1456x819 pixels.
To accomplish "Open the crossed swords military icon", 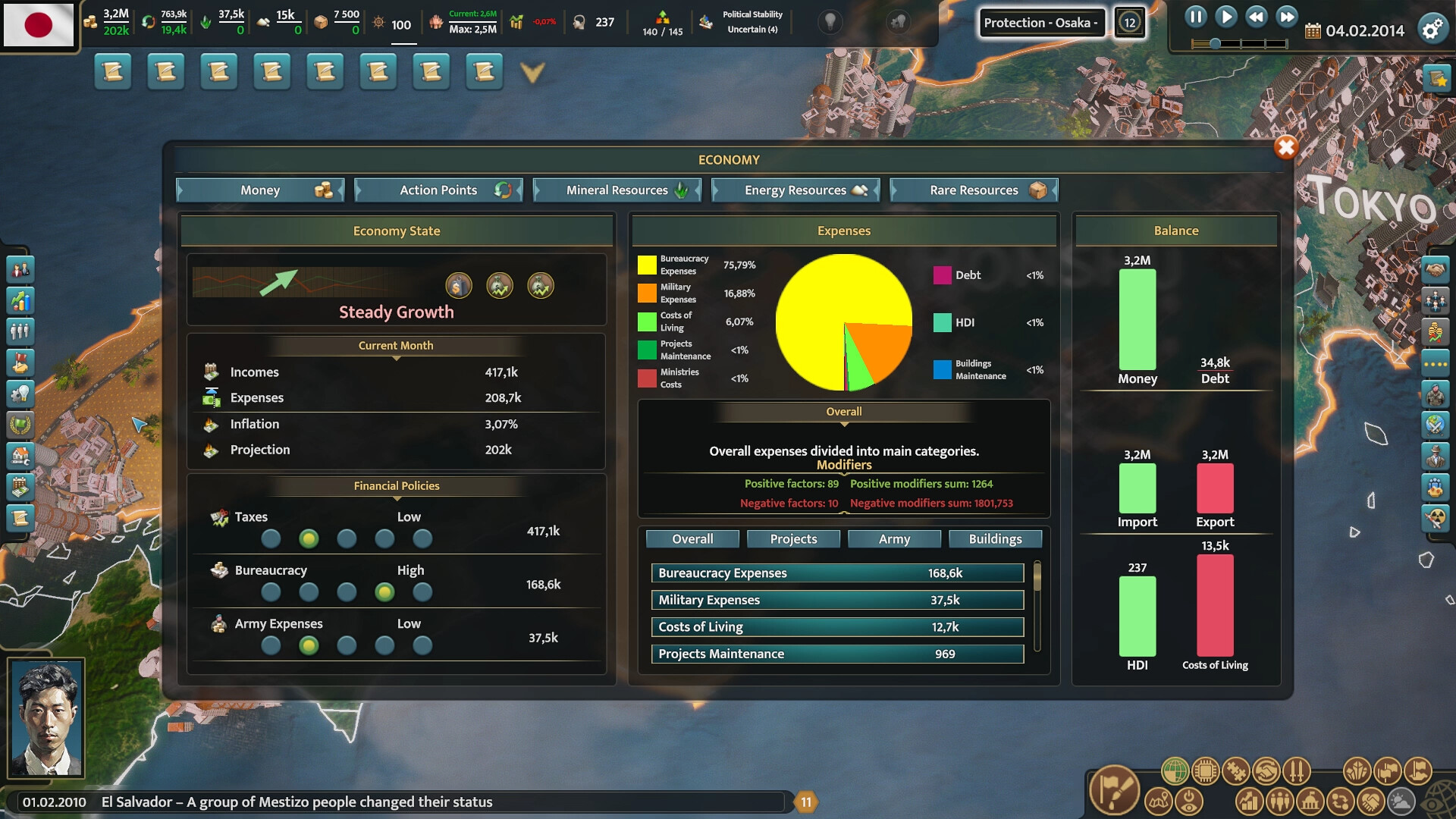I will (1296, 770).
